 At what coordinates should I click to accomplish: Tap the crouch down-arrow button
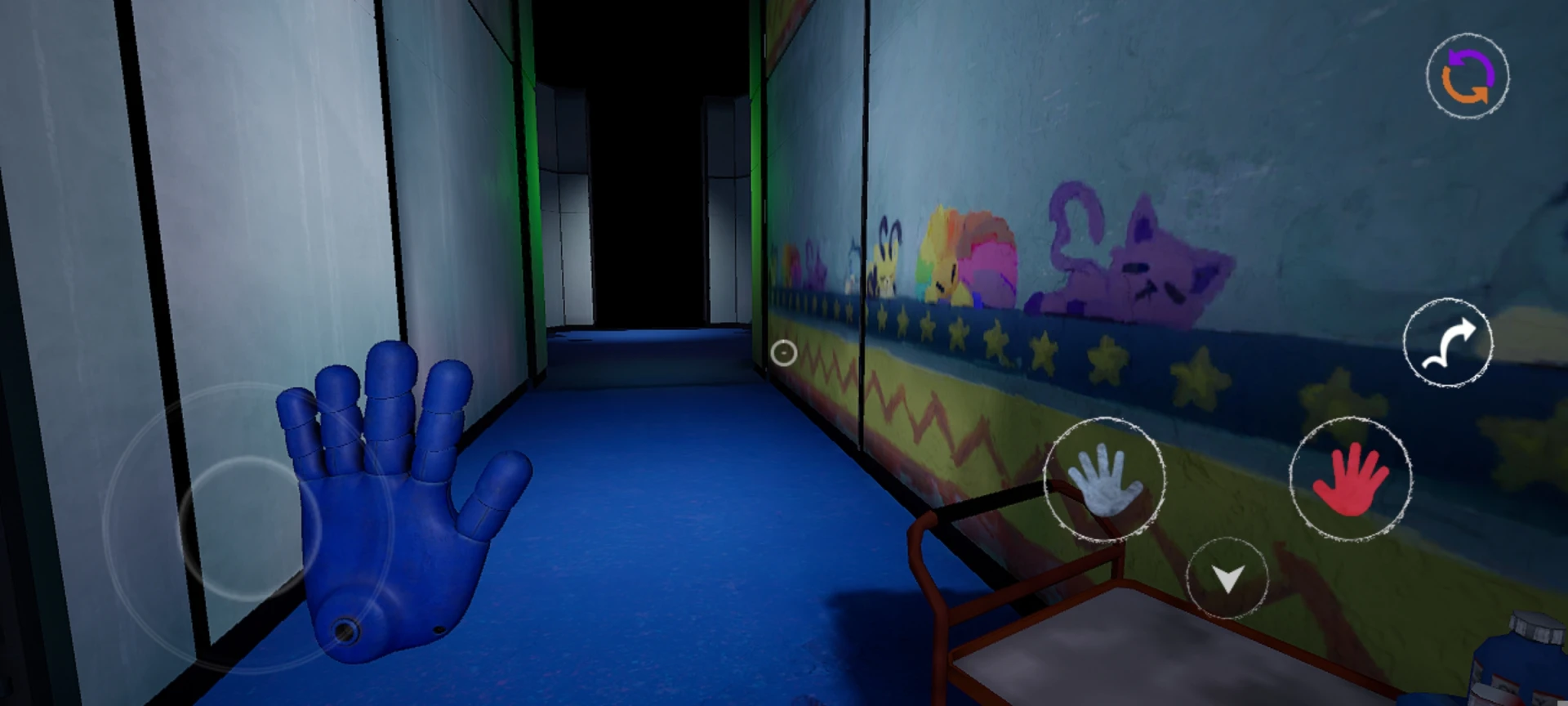(1227, 578)
